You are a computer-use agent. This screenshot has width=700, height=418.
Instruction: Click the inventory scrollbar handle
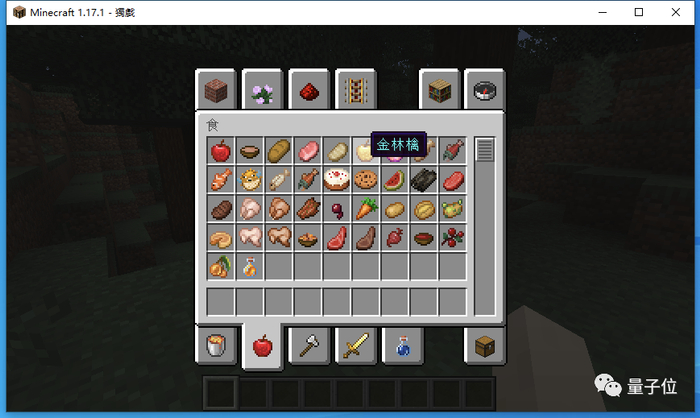click(x=485, y=151)
